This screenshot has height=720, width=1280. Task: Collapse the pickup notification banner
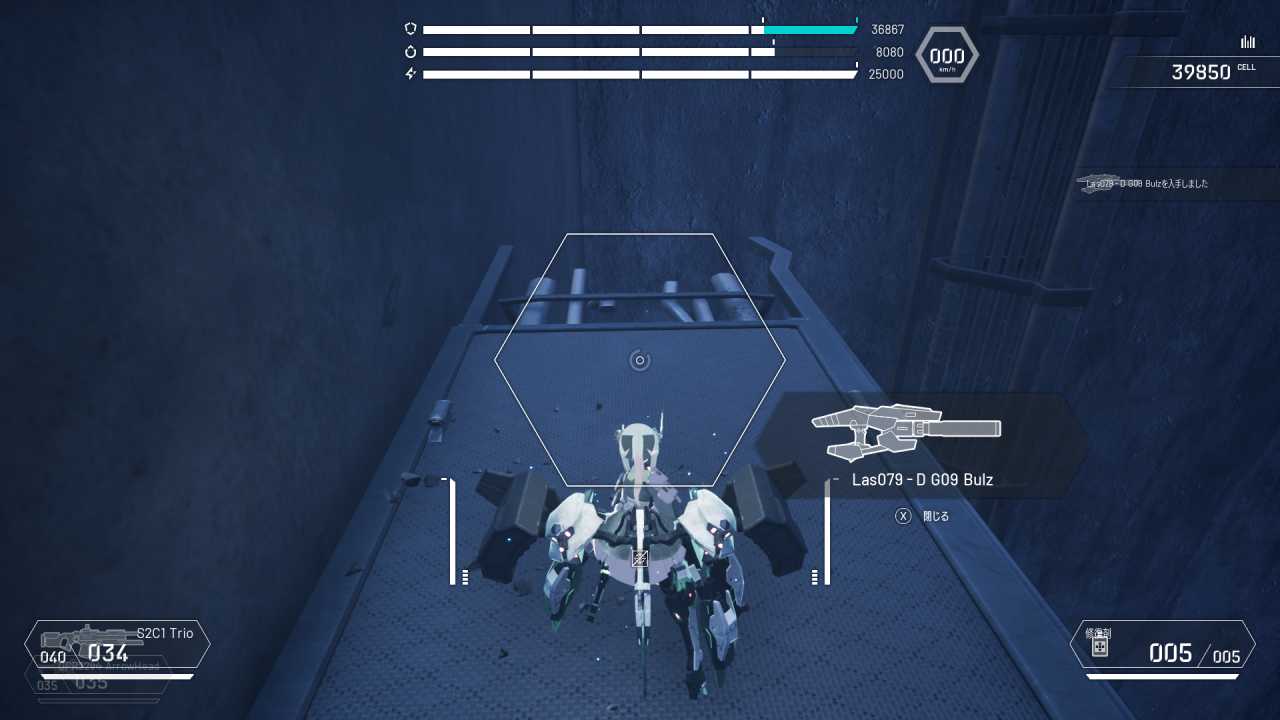1145,184
